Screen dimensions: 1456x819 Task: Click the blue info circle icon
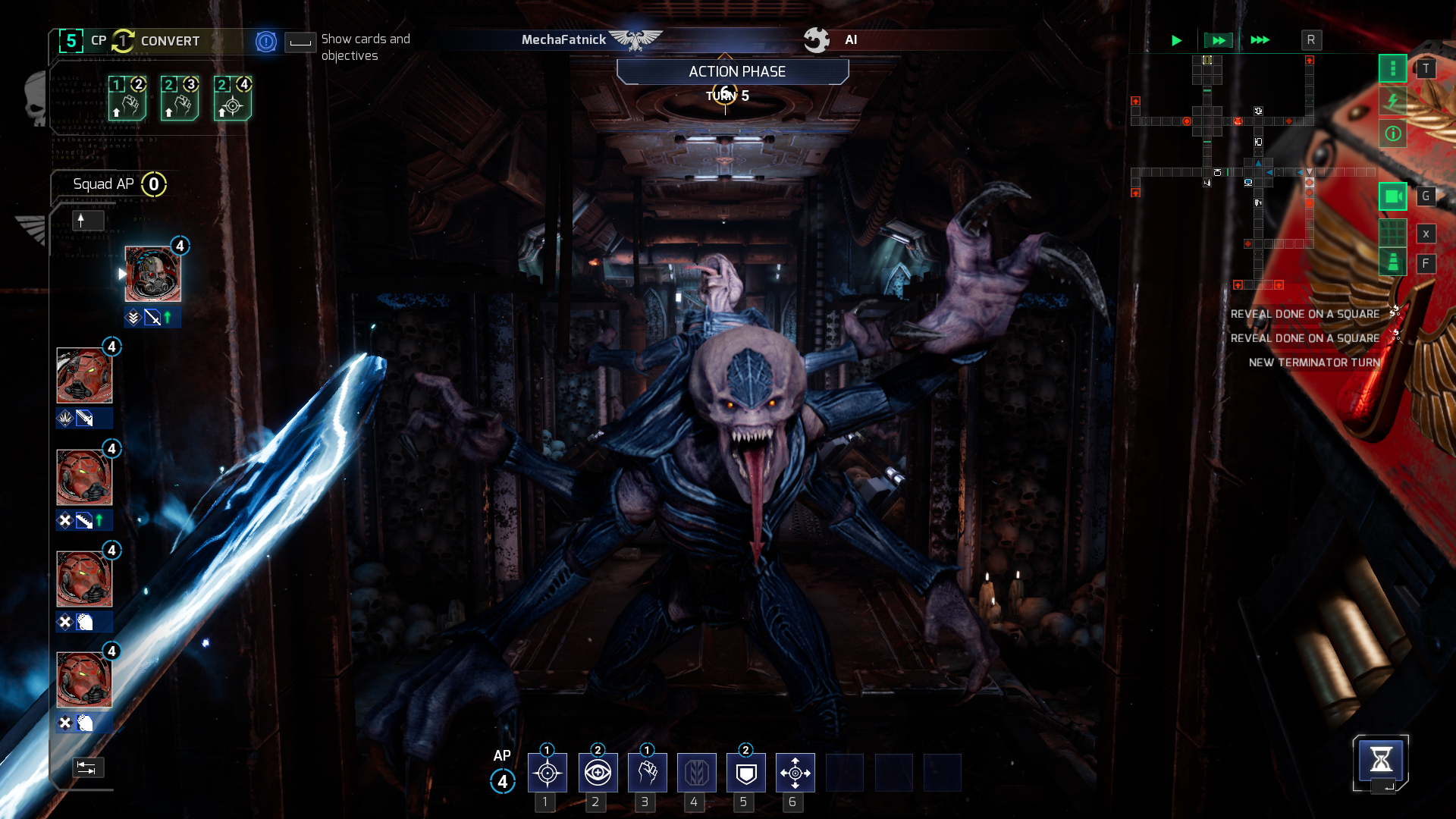(x=266, y=42)
